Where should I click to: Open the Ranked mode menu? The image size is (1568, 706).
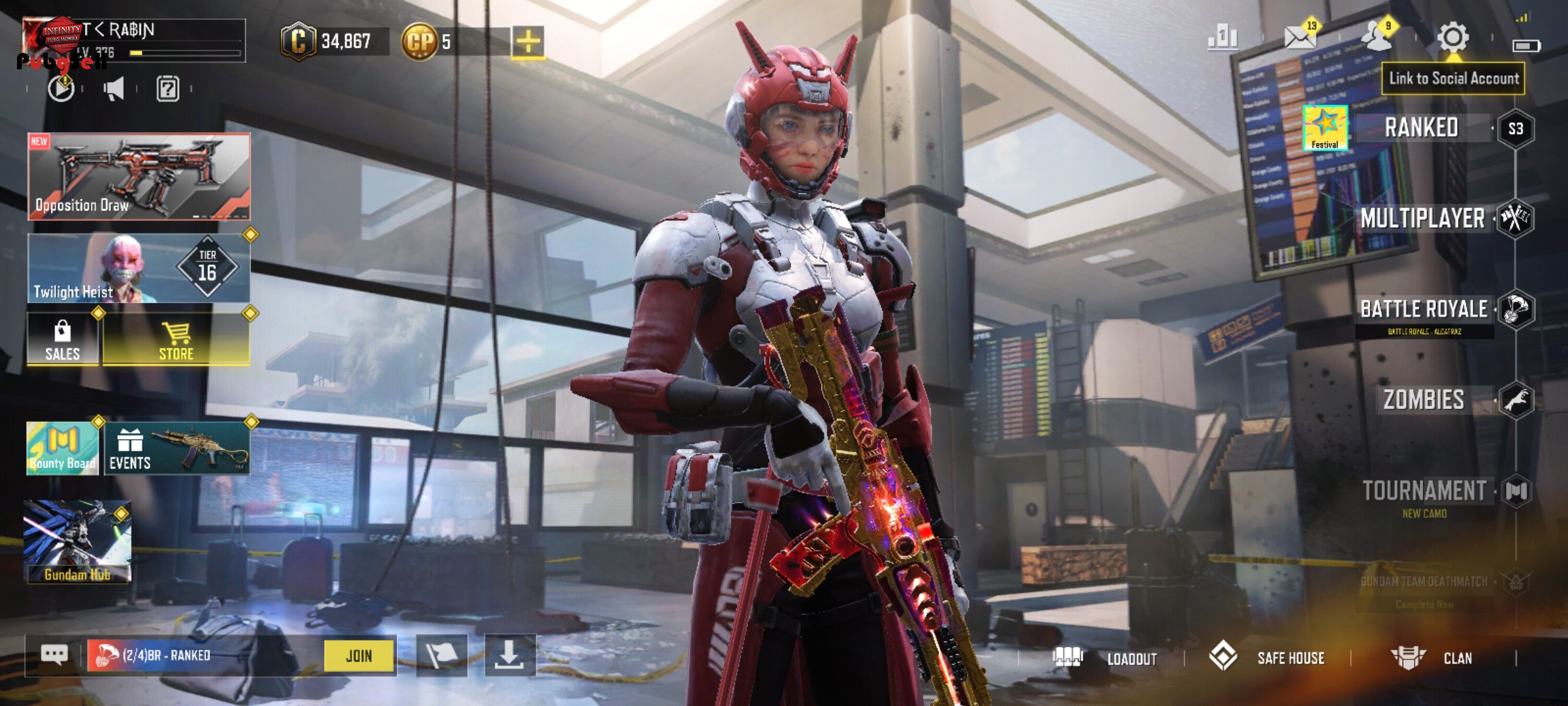[x=1422, y=127]
